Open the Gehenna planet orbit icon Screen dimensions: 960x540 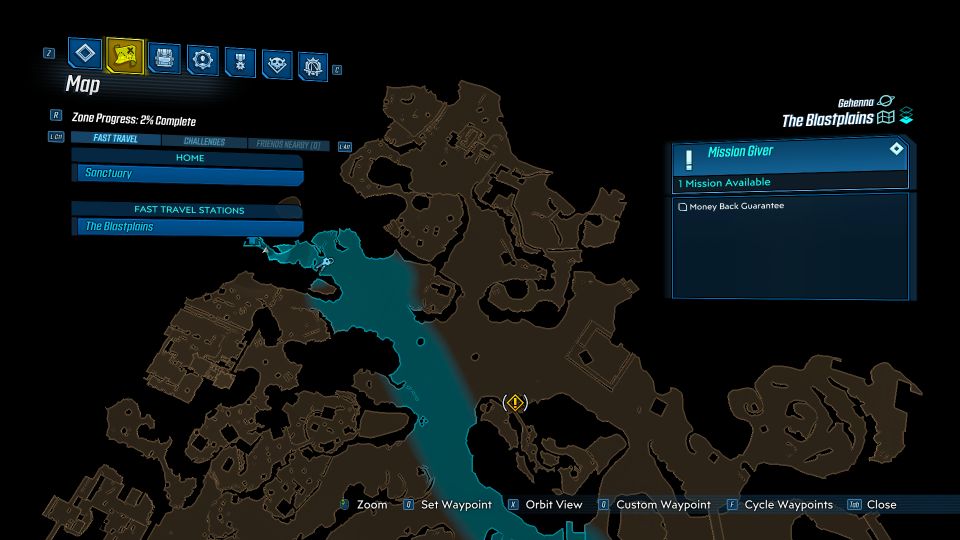tap(886, 102)
